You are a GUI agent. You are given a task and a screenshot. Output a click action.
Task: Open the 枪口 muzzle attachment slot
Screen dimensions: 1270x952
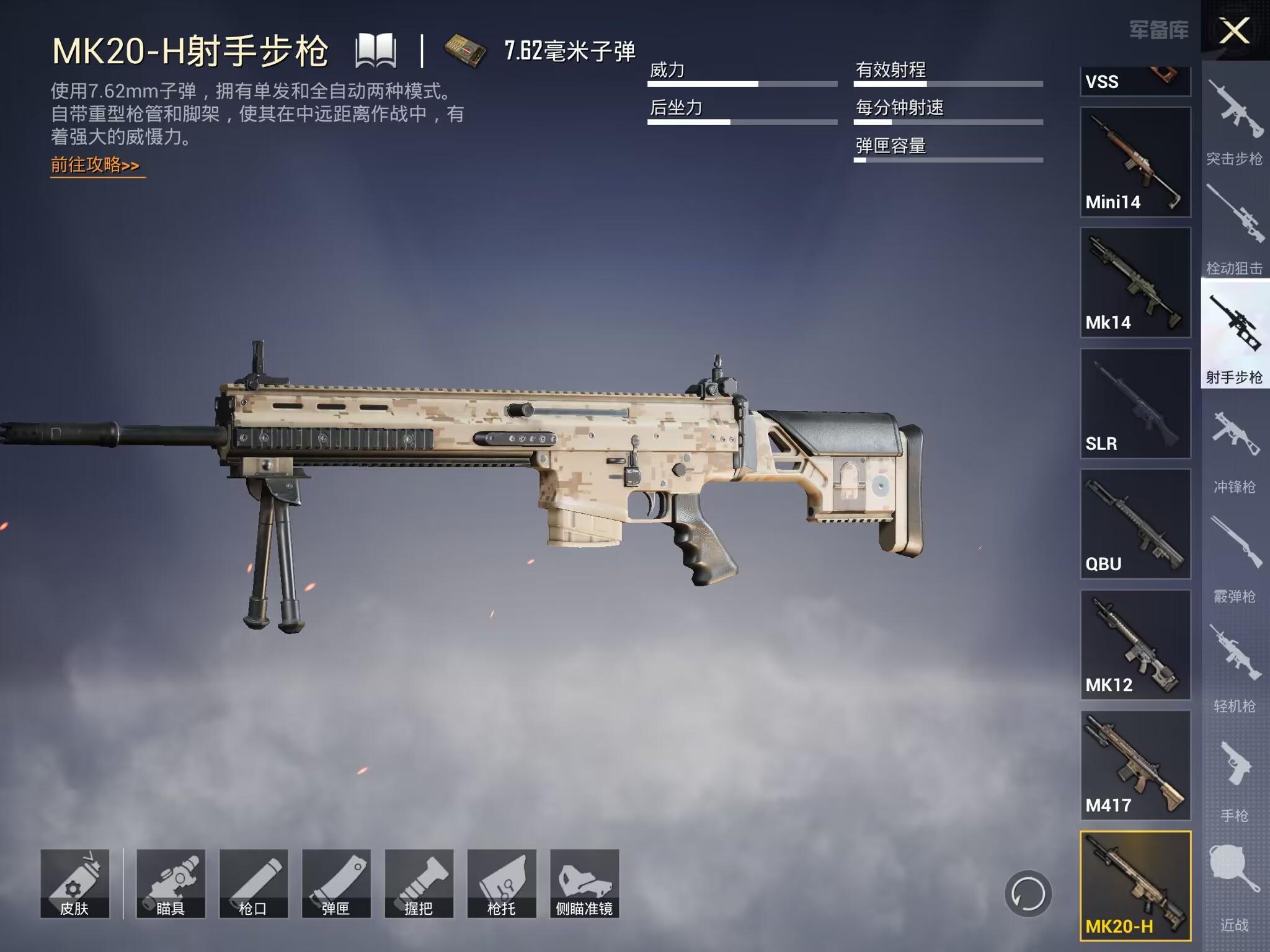(x=253, y=883)
